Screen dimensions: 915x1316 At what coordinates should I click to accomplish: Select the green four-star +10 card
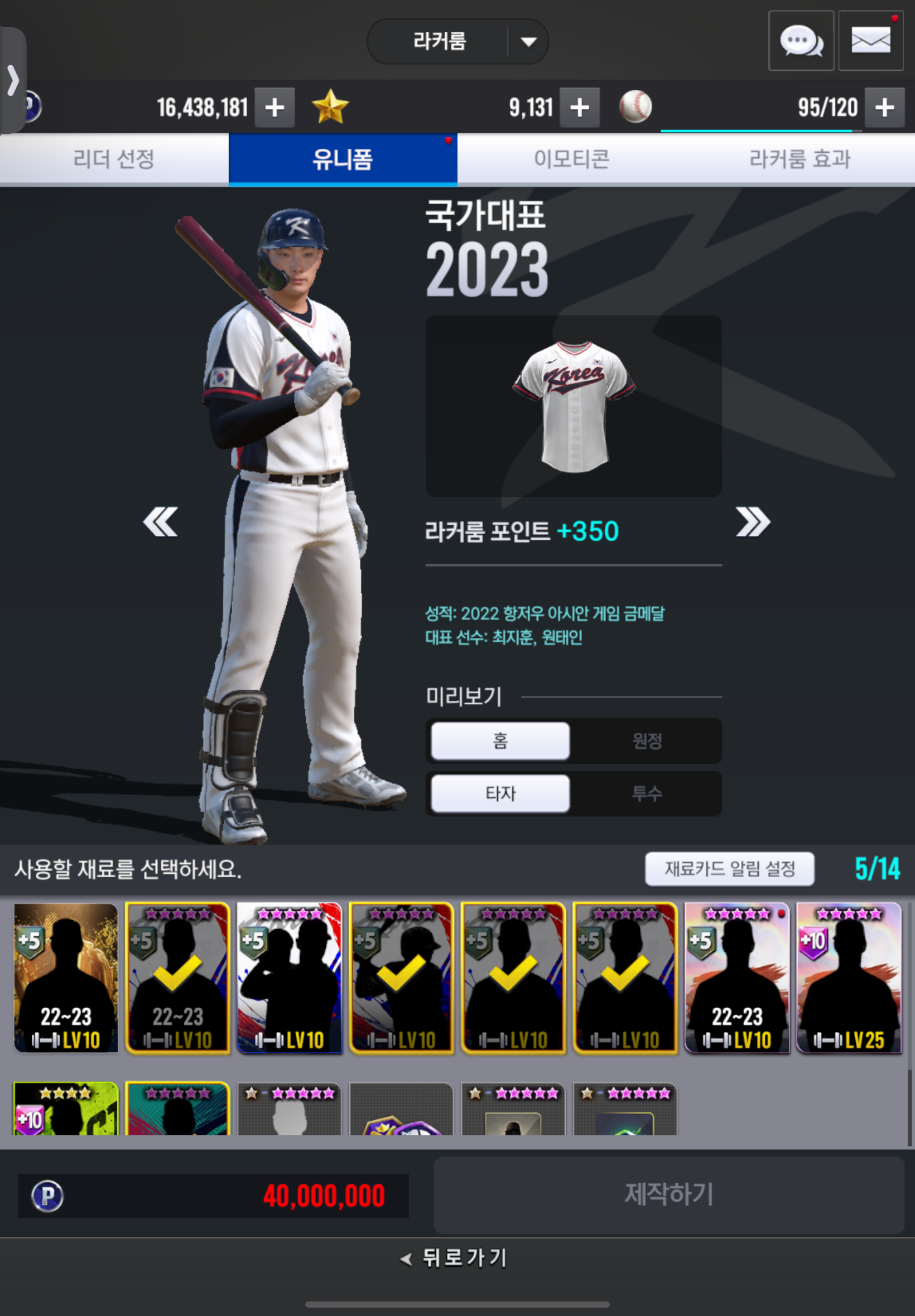[66, 1109]
